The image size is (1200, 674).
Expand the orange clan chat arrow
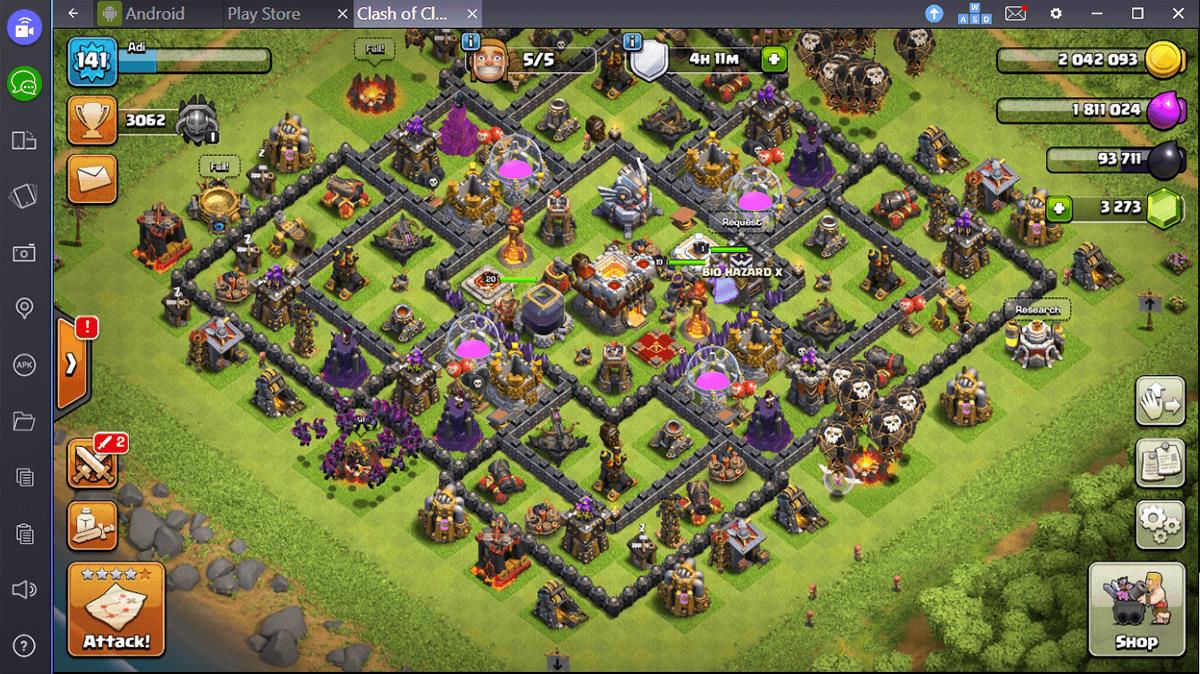(71, 364)
